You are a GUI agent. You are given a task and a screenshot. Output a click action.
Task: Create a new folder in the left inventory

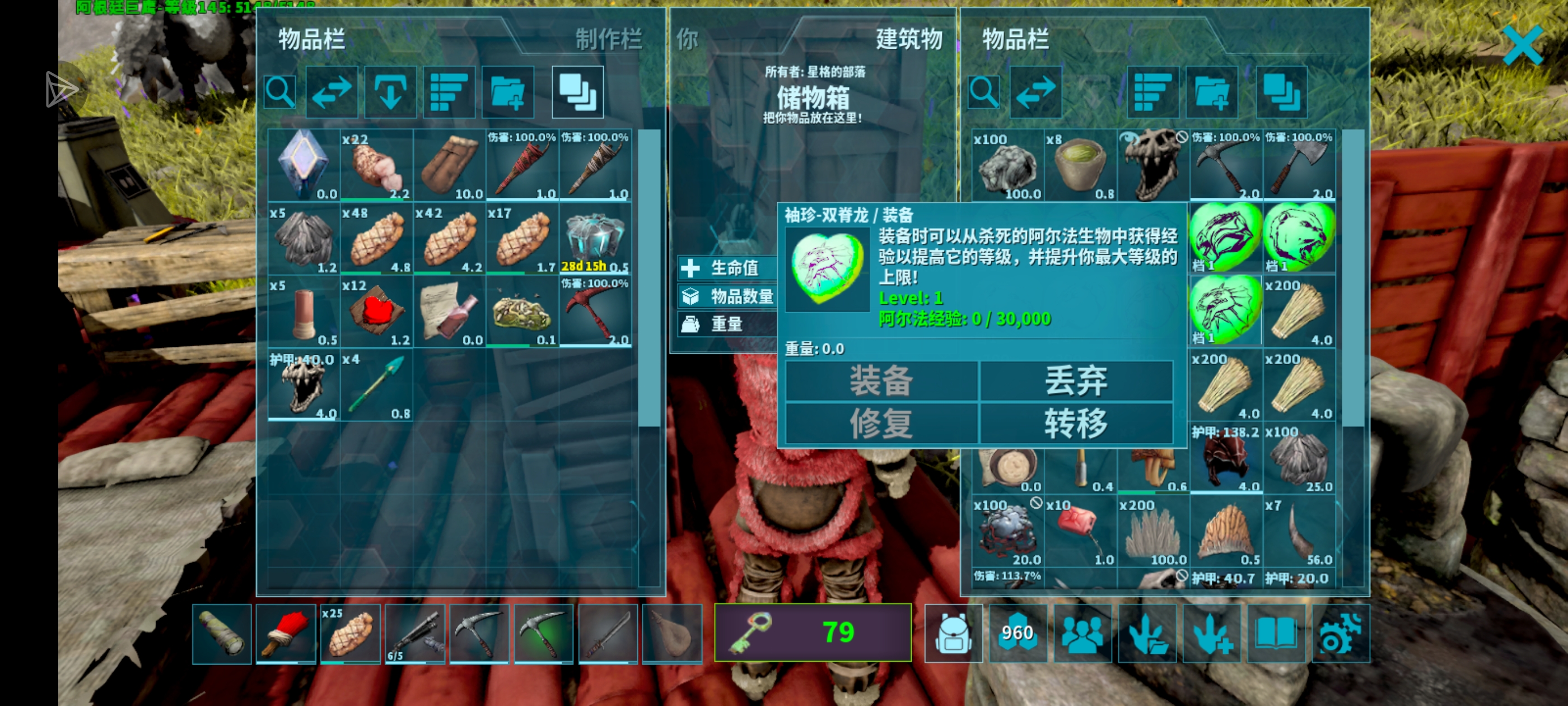tap(507, 92)
